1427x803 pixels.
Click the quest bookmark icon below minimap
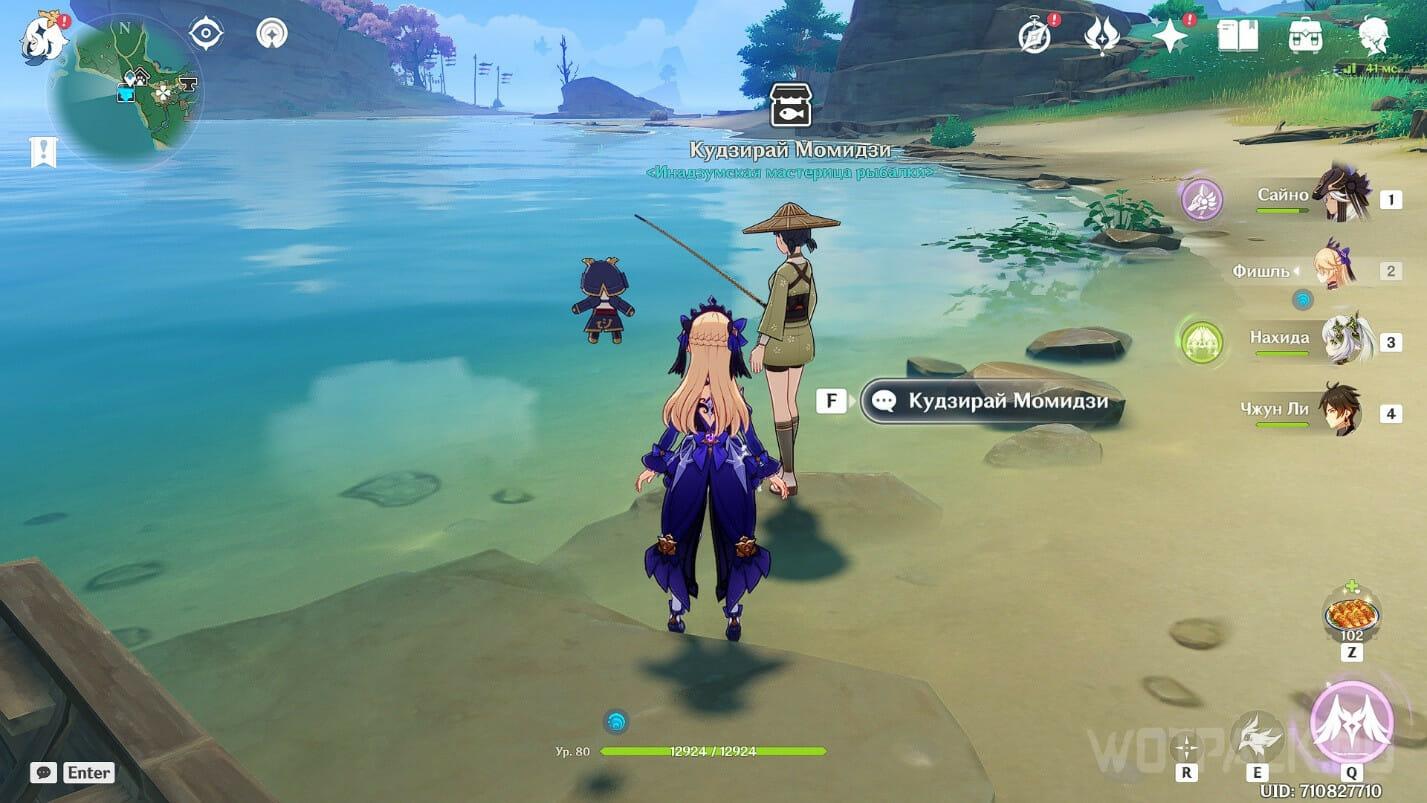43,152
